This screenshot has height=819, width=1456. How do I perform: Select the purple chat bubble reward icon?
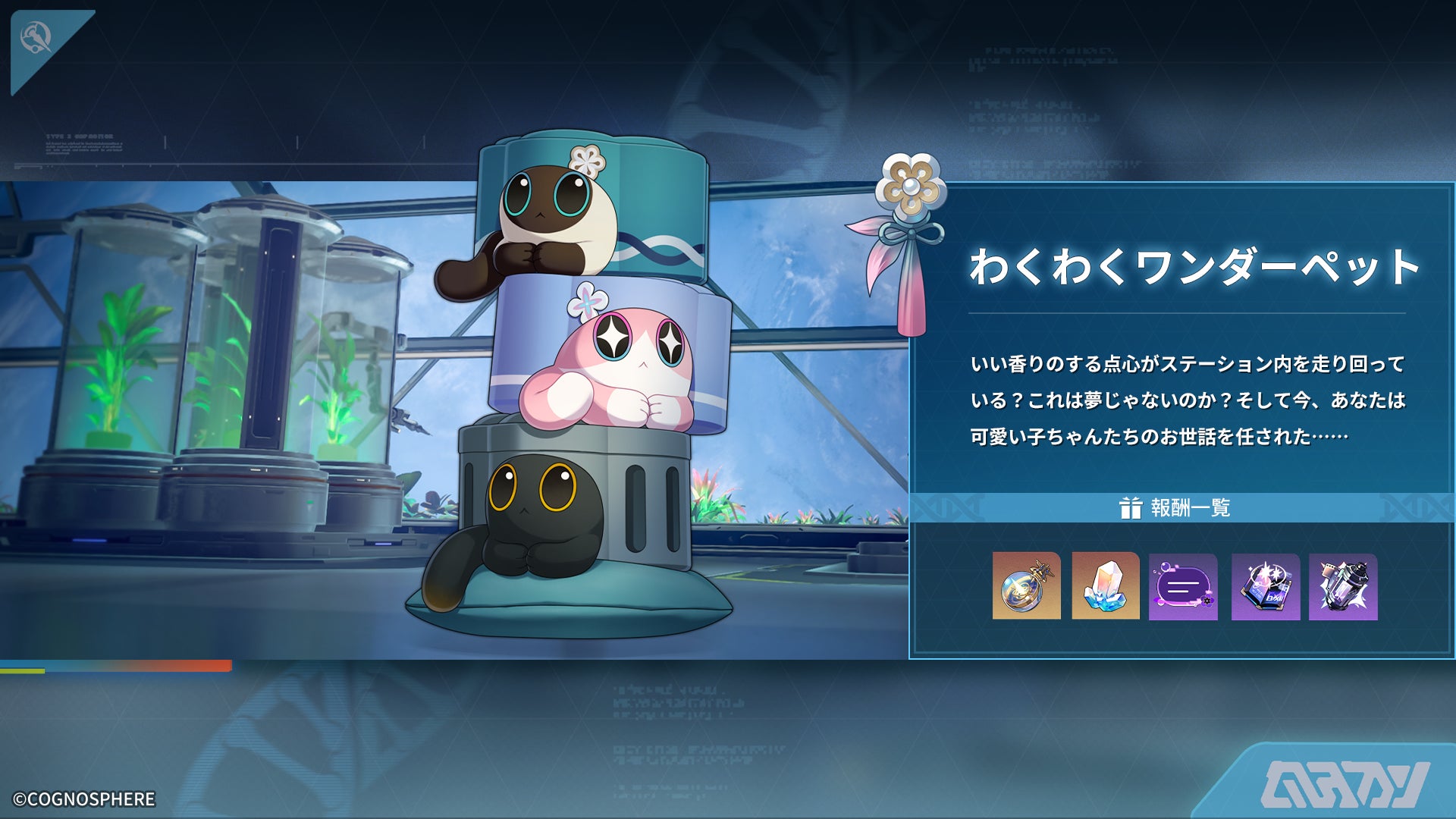(1183, 586)
